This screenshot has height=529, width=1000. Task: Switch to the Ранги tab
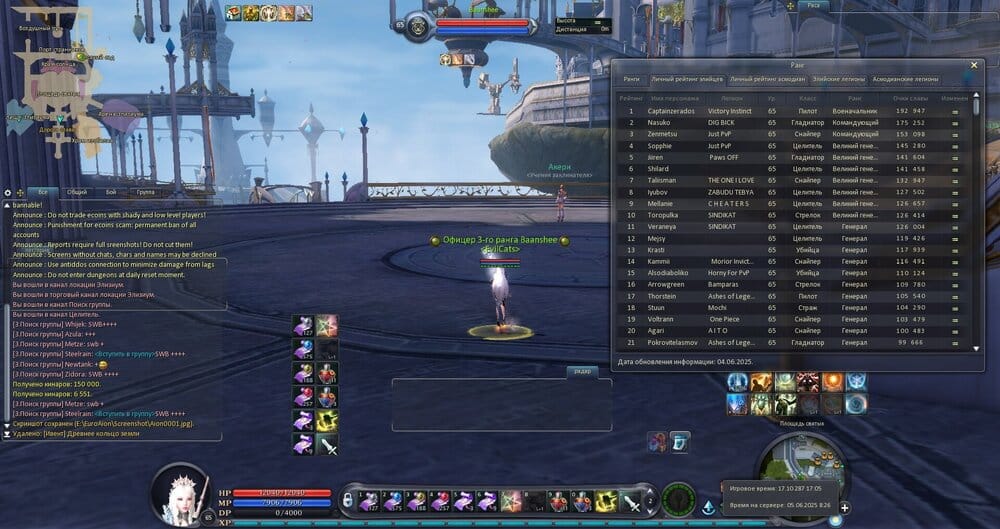tap(632, 78)
